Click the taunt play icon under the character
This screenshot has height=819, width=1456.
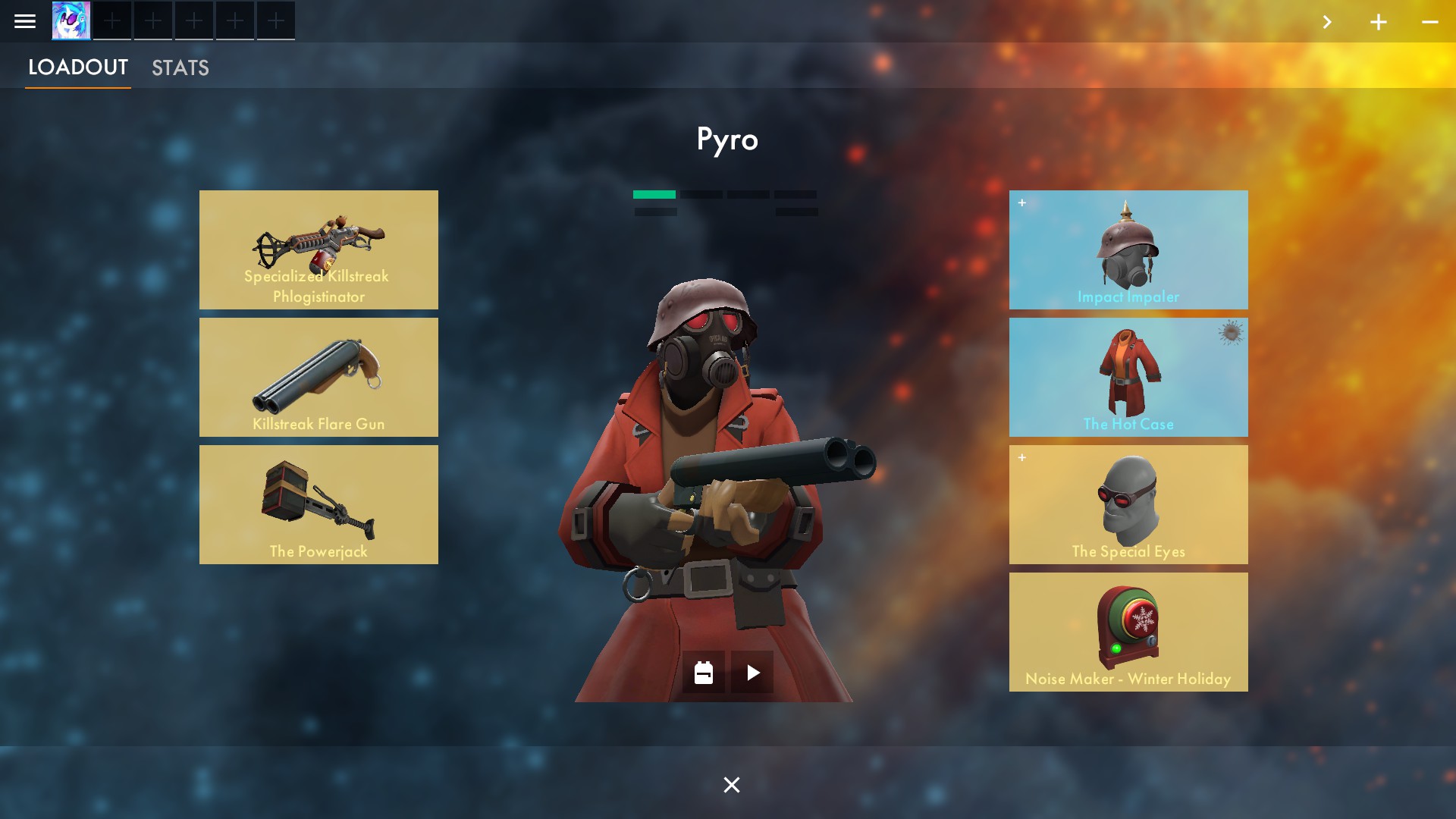click(x=752, y=672)
